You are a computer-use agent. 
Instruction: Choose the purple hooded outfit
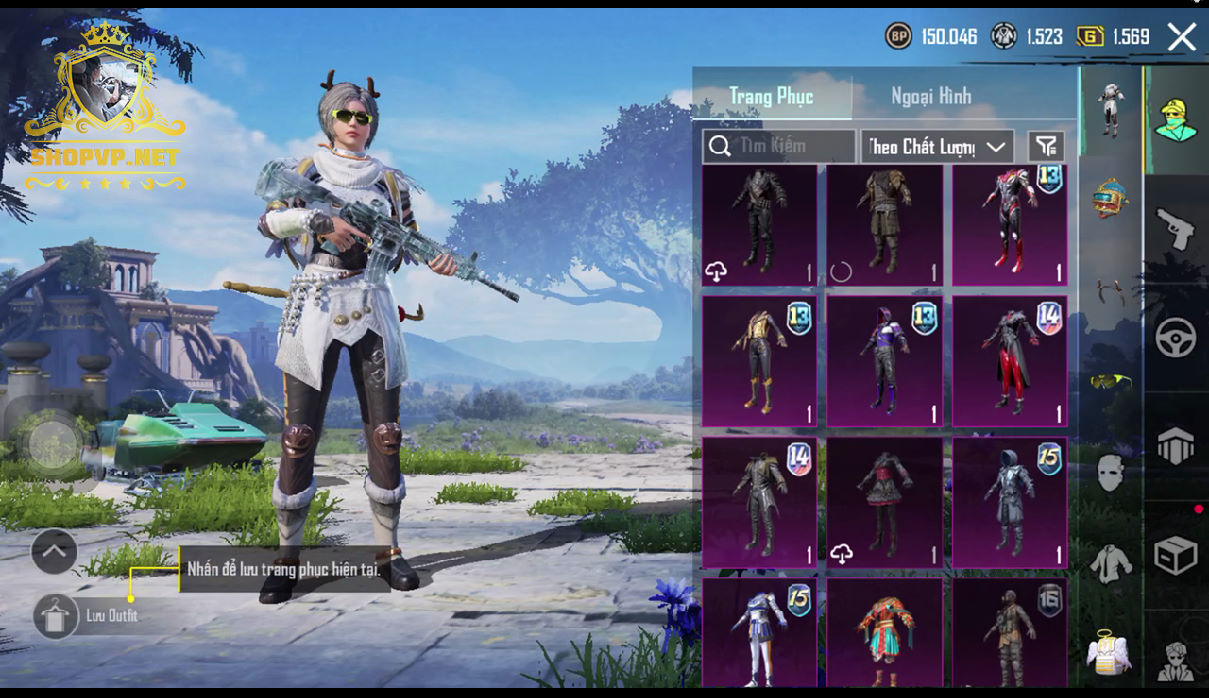point(884,360)
